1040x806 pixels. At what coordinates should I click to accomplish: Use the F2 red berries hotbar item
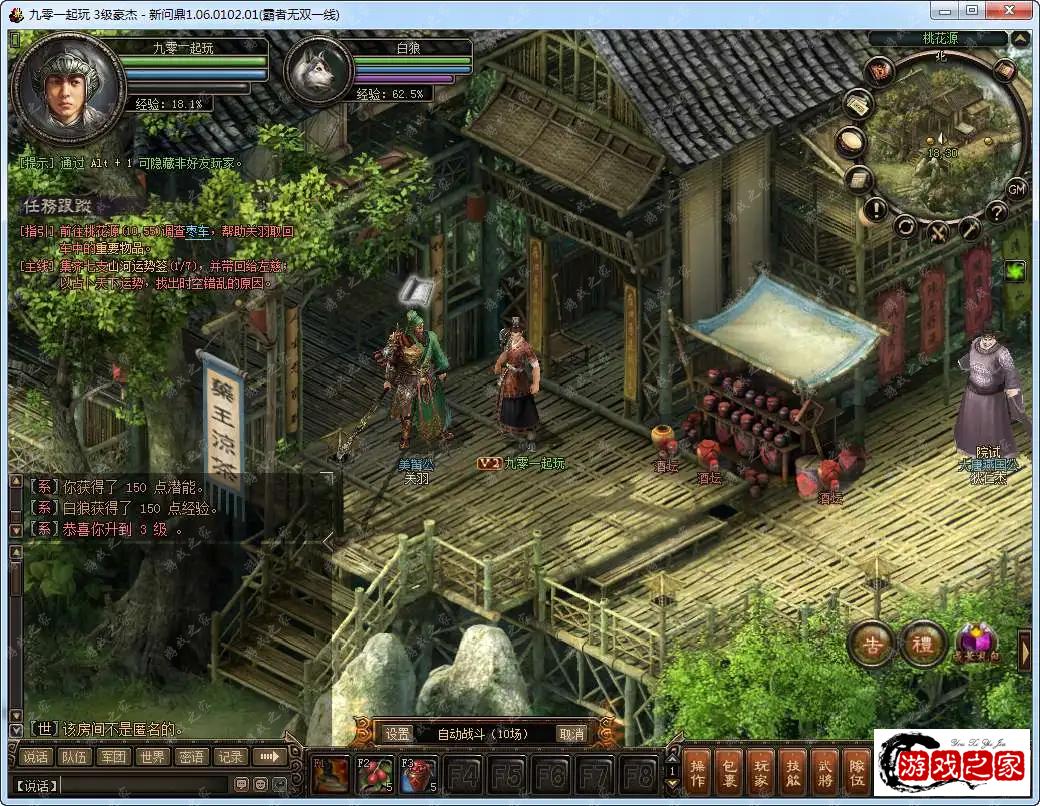pyautogui.click(x=375, y=774)
